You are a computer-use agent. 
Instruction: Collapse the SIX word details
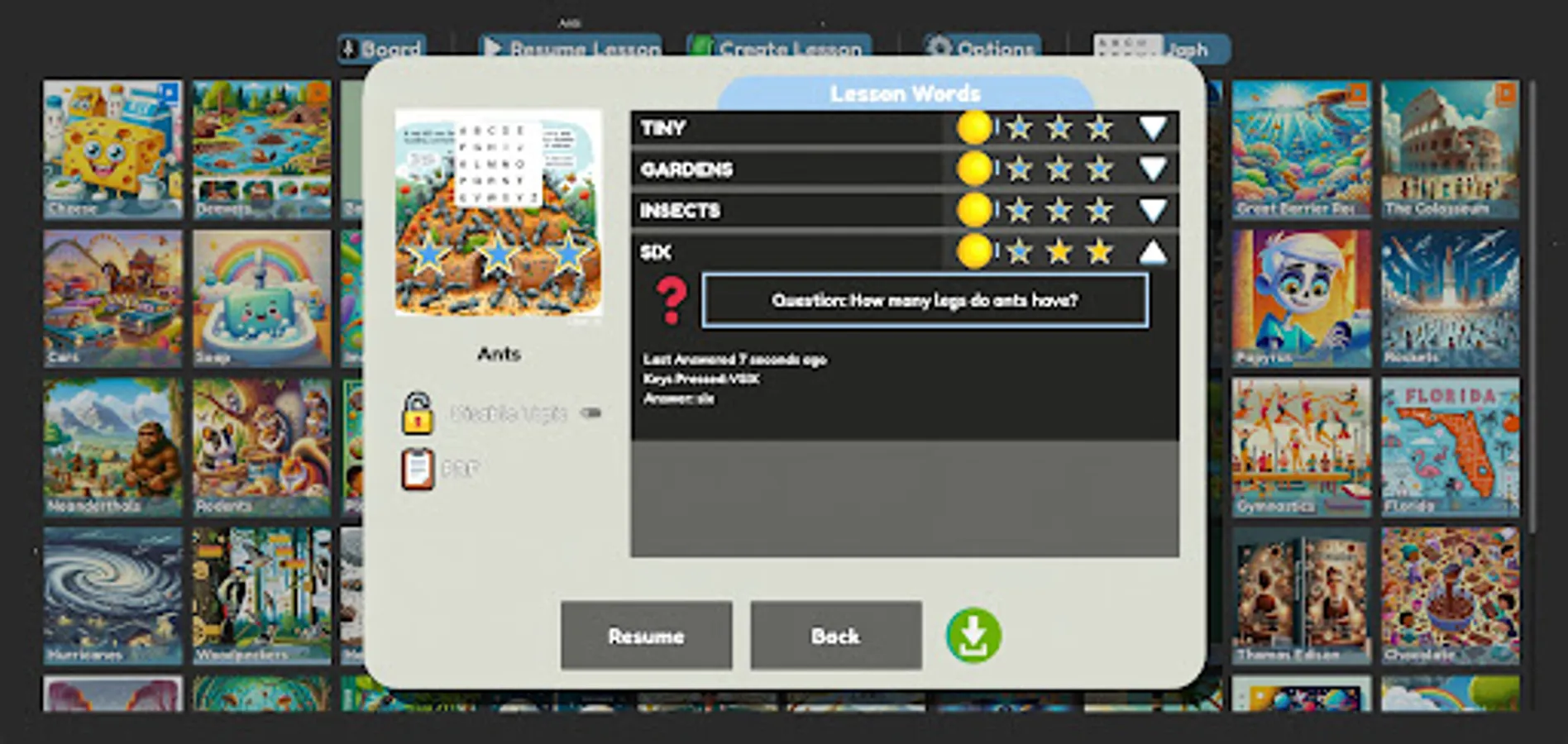1153,252
